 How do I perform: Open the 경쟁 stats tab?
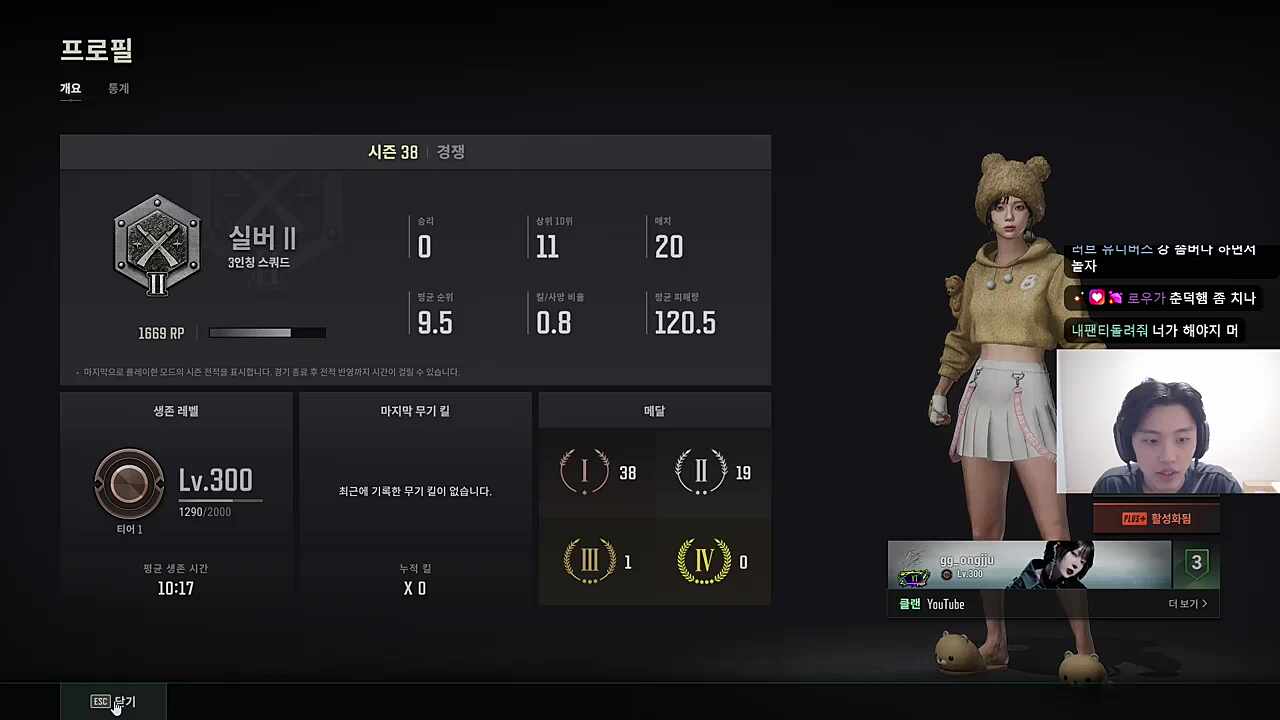click(449, 151)
